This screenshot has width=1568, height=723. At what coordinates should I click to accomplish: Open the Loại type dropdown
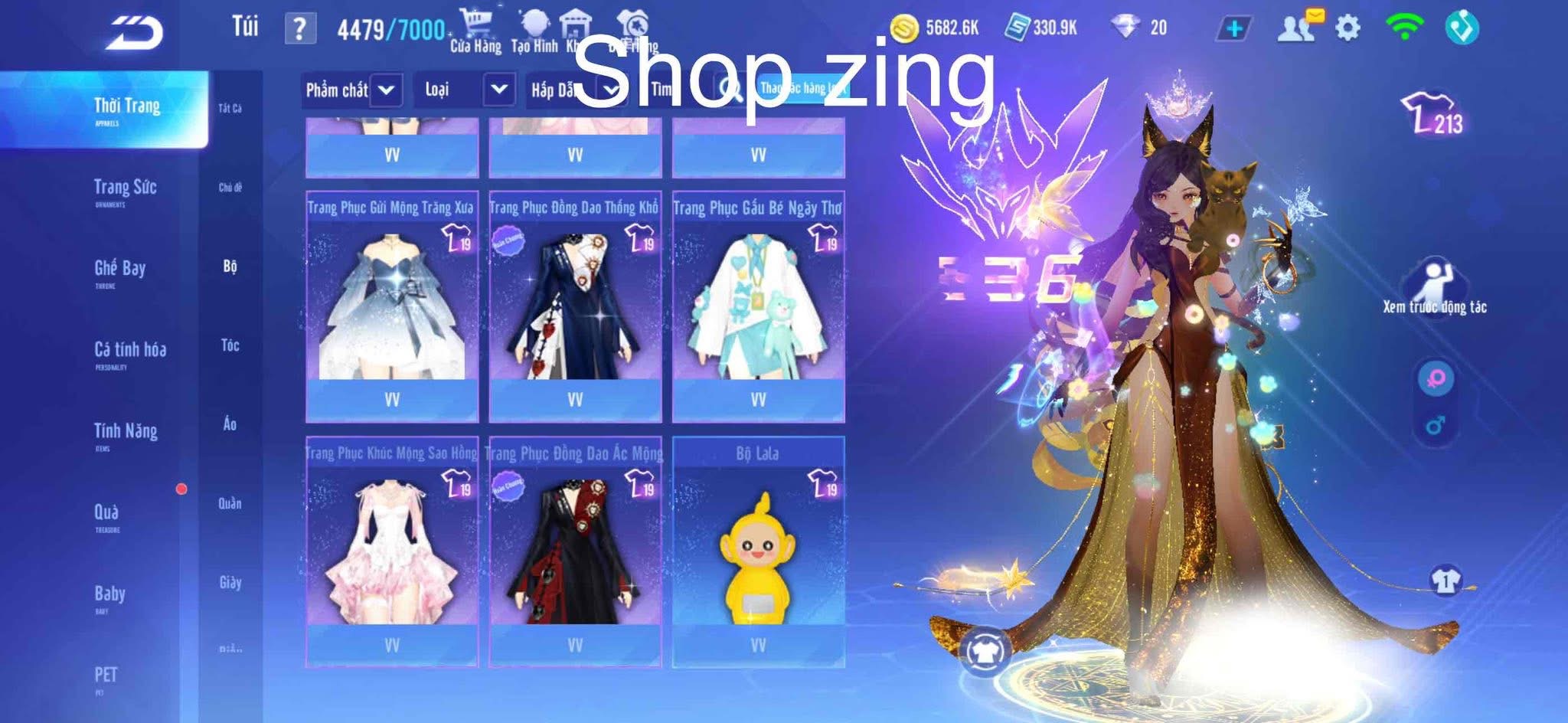[x=465, y=90]
